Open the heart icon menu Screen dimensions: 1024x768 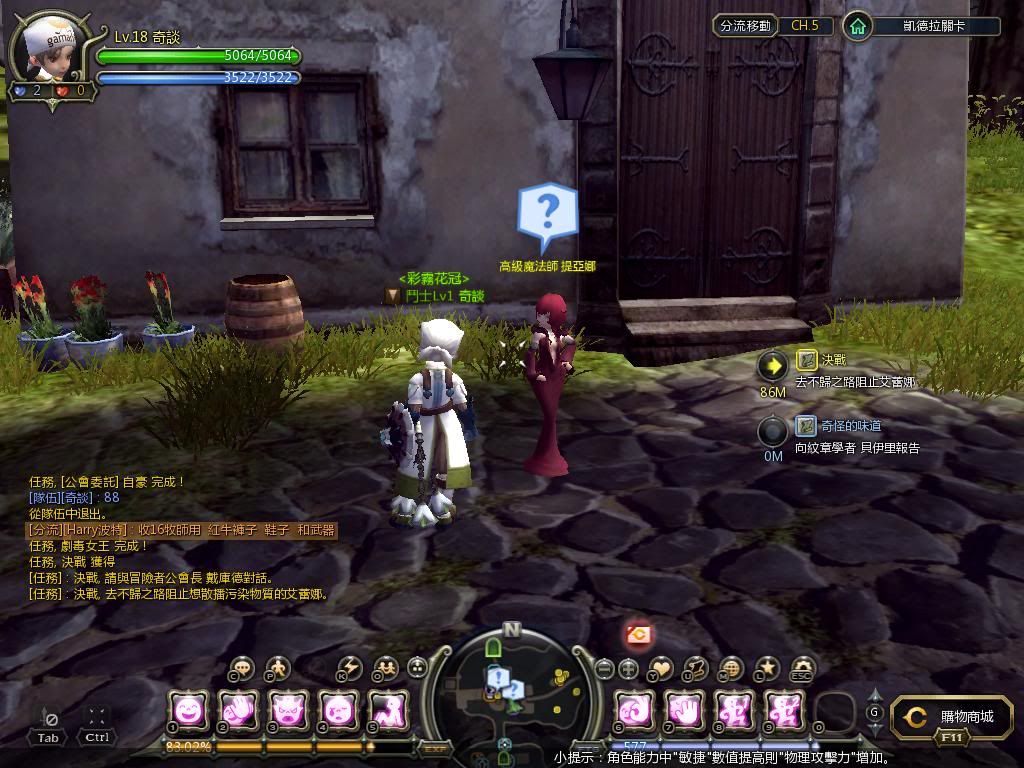[x=662, y=668]
